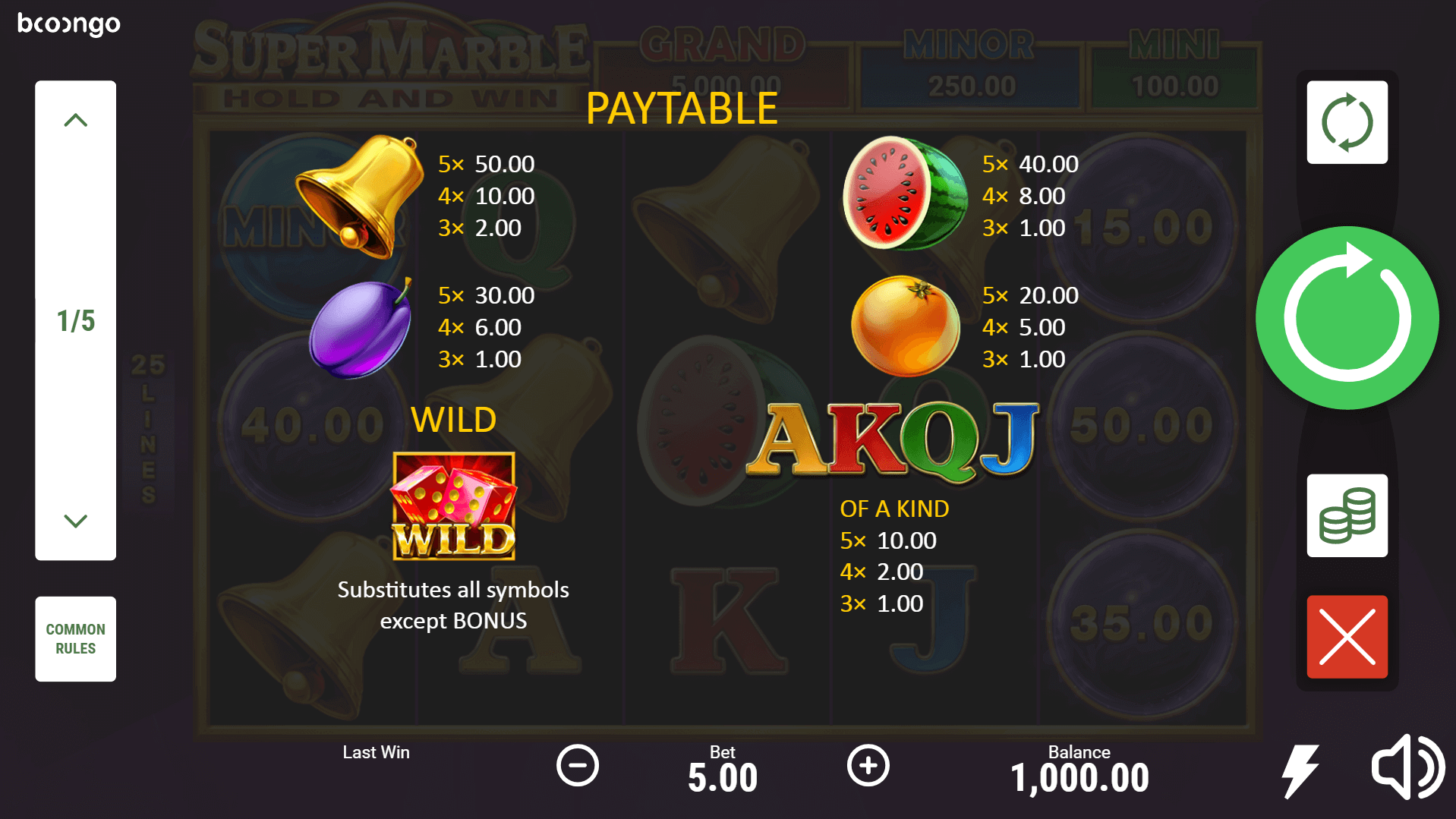Spin the reels with the green button
The image size is (1456, 819).
pyautogui.click(x=1347, y=318)
